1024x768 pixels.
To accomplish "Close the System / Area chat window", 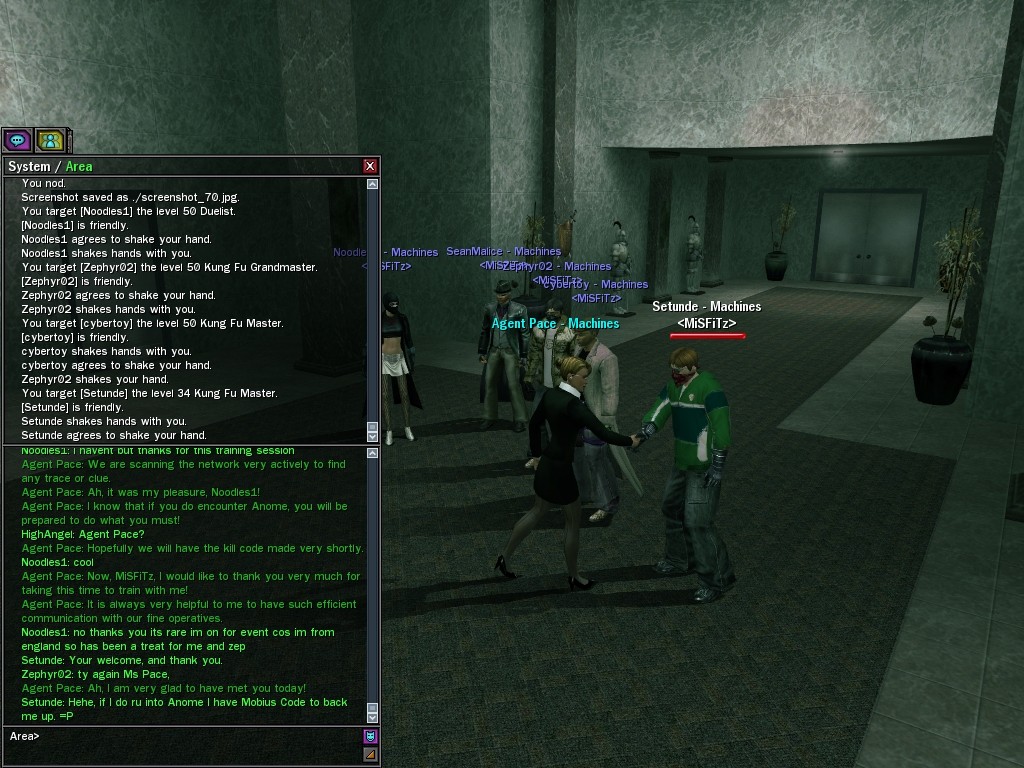I will [370, 166].
